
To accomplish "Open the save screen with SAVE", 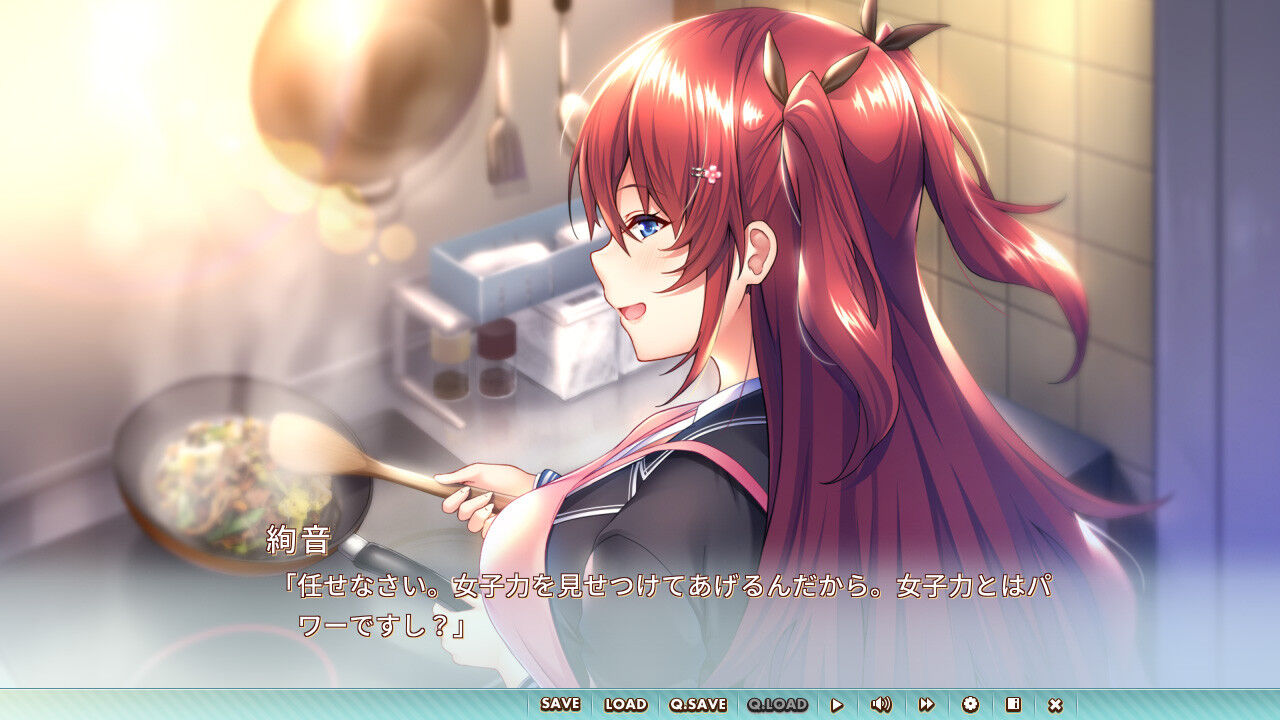I will coord(560,703).
